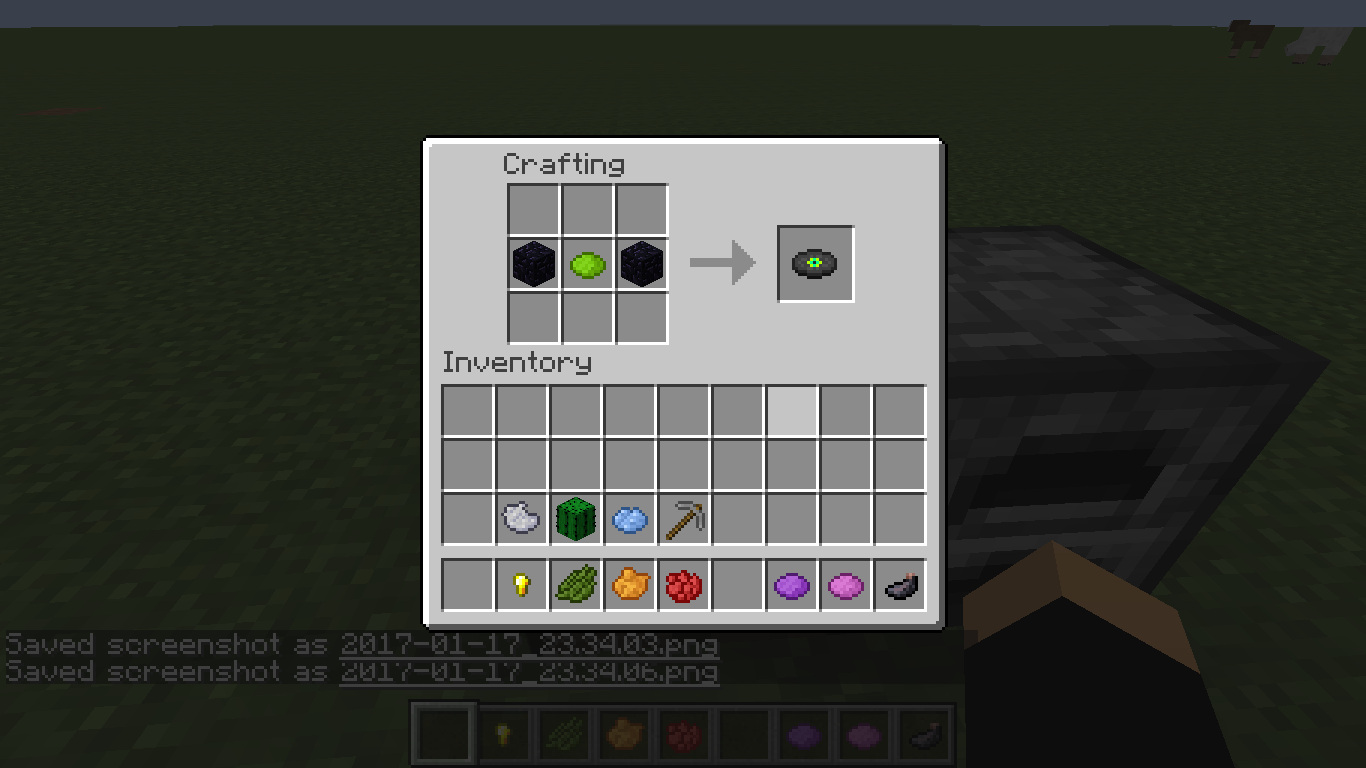This screenshot has height=768, width=1366.
Task: Grab the pink dye item
Action: coord(845,585)
